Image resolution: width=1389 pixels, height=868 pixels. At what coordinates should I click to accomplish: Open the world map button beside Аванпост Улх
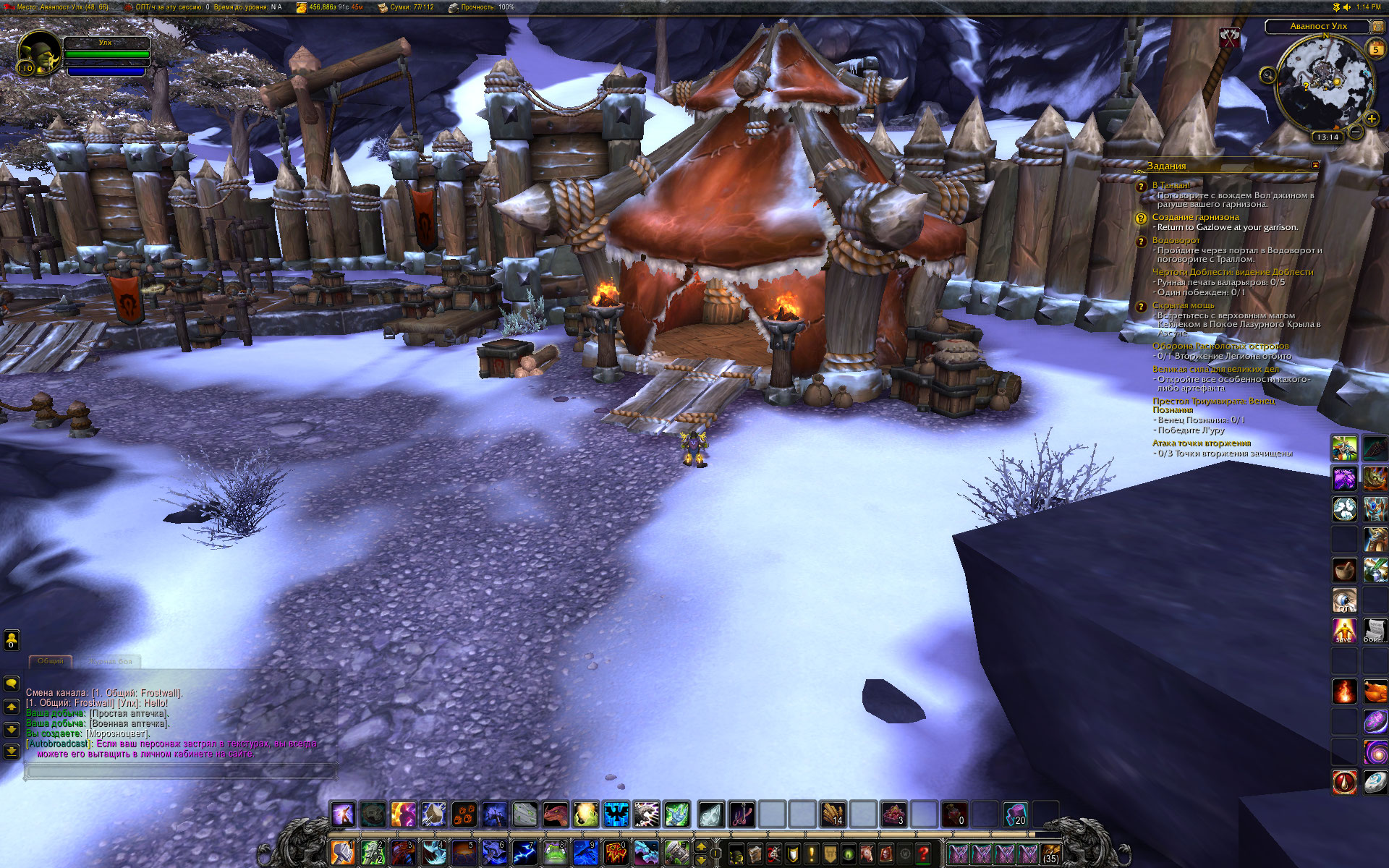point(1378,26)
